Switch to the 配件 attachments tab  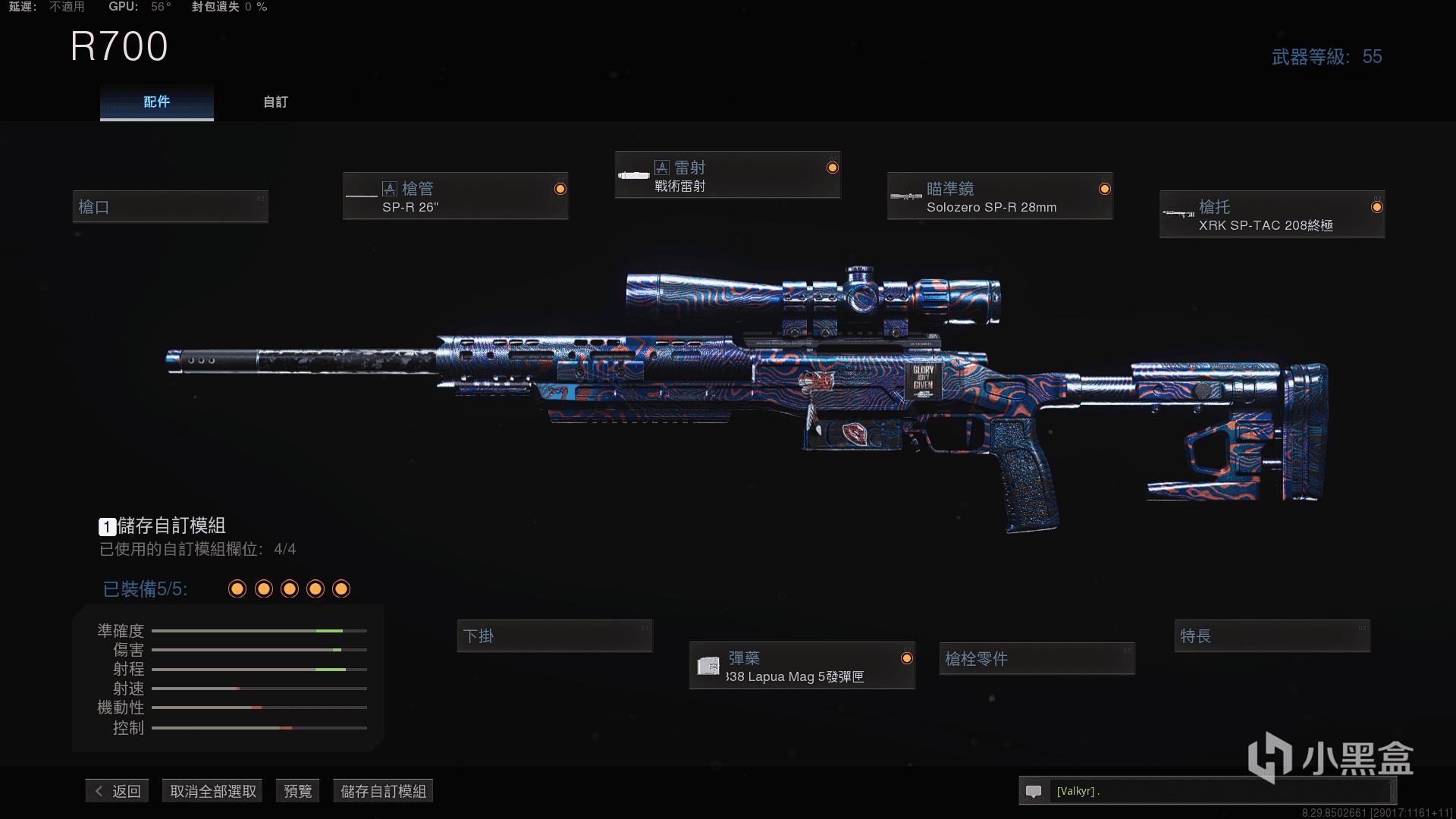157,102
